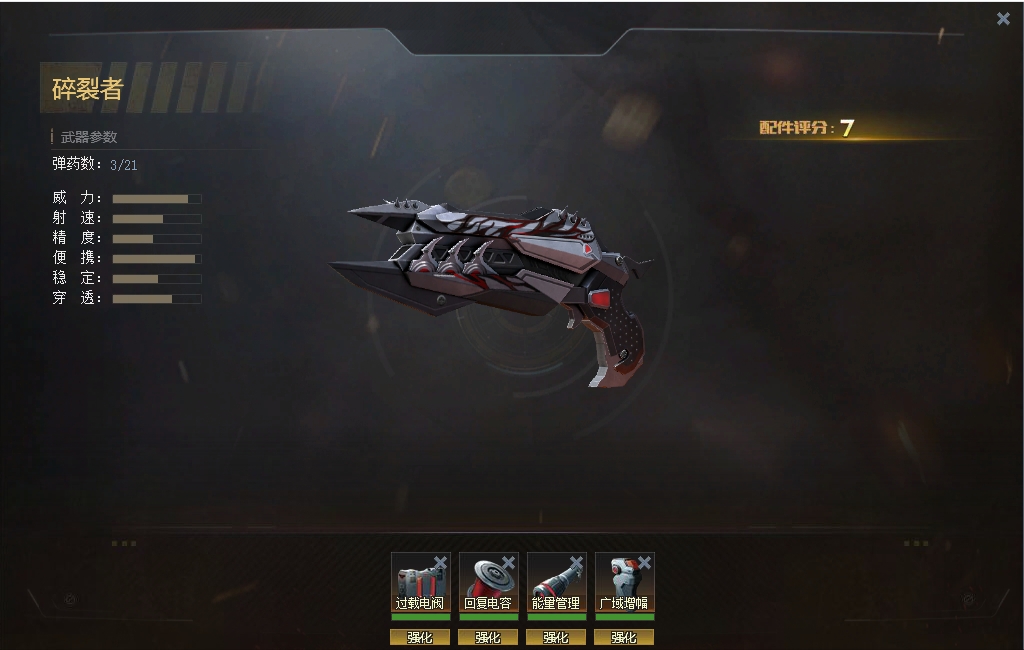The image size is (1024, 650).
Task: Remove the 回复电容 attachment with its X
Action: pyautogui.click(x=508, y=563)
